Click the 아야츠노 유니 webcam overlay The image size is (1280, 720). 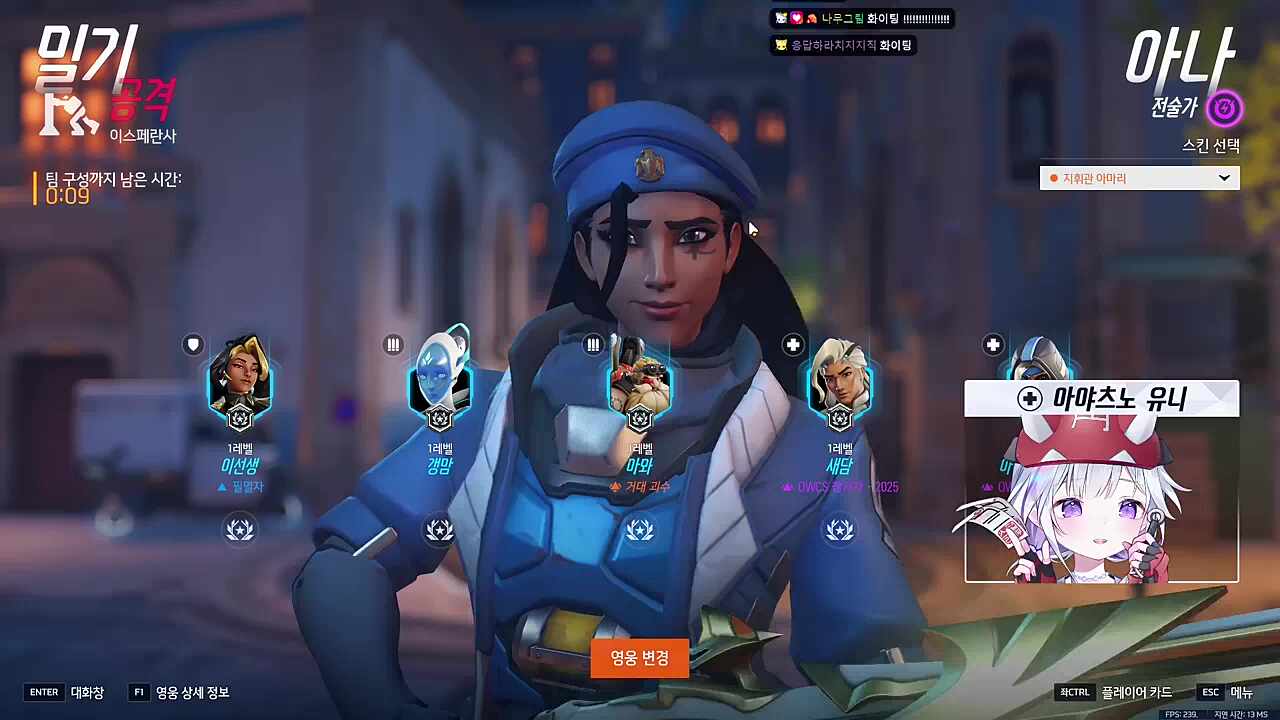(x=1100, y=480)
